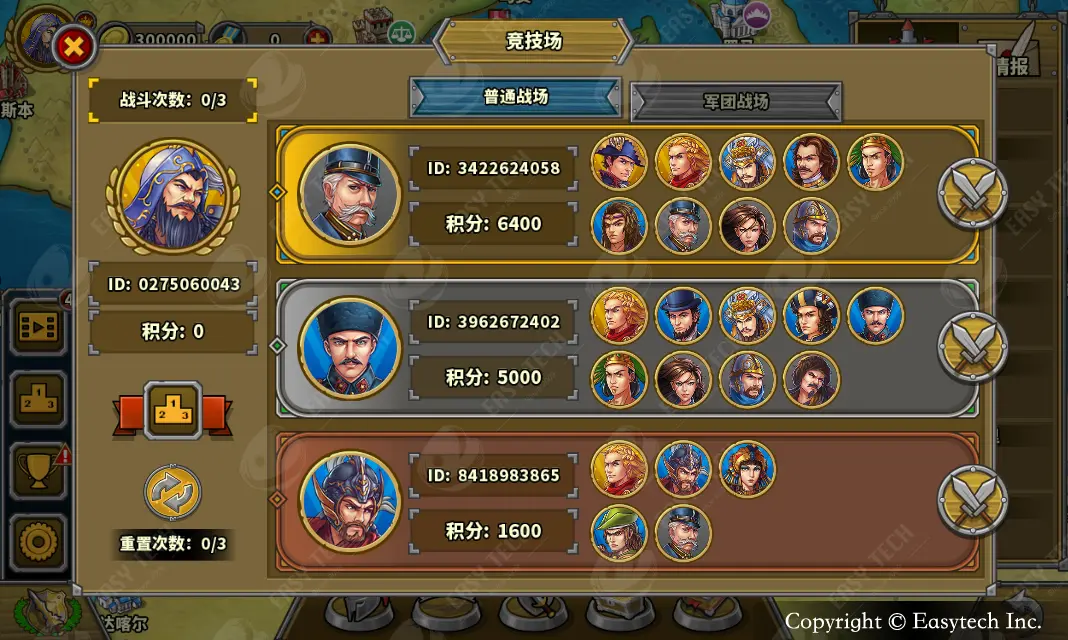This screenshot has width=1068, height=640.
Task: Select the opponent row with ID 3422624058
Action: point(493,168)
